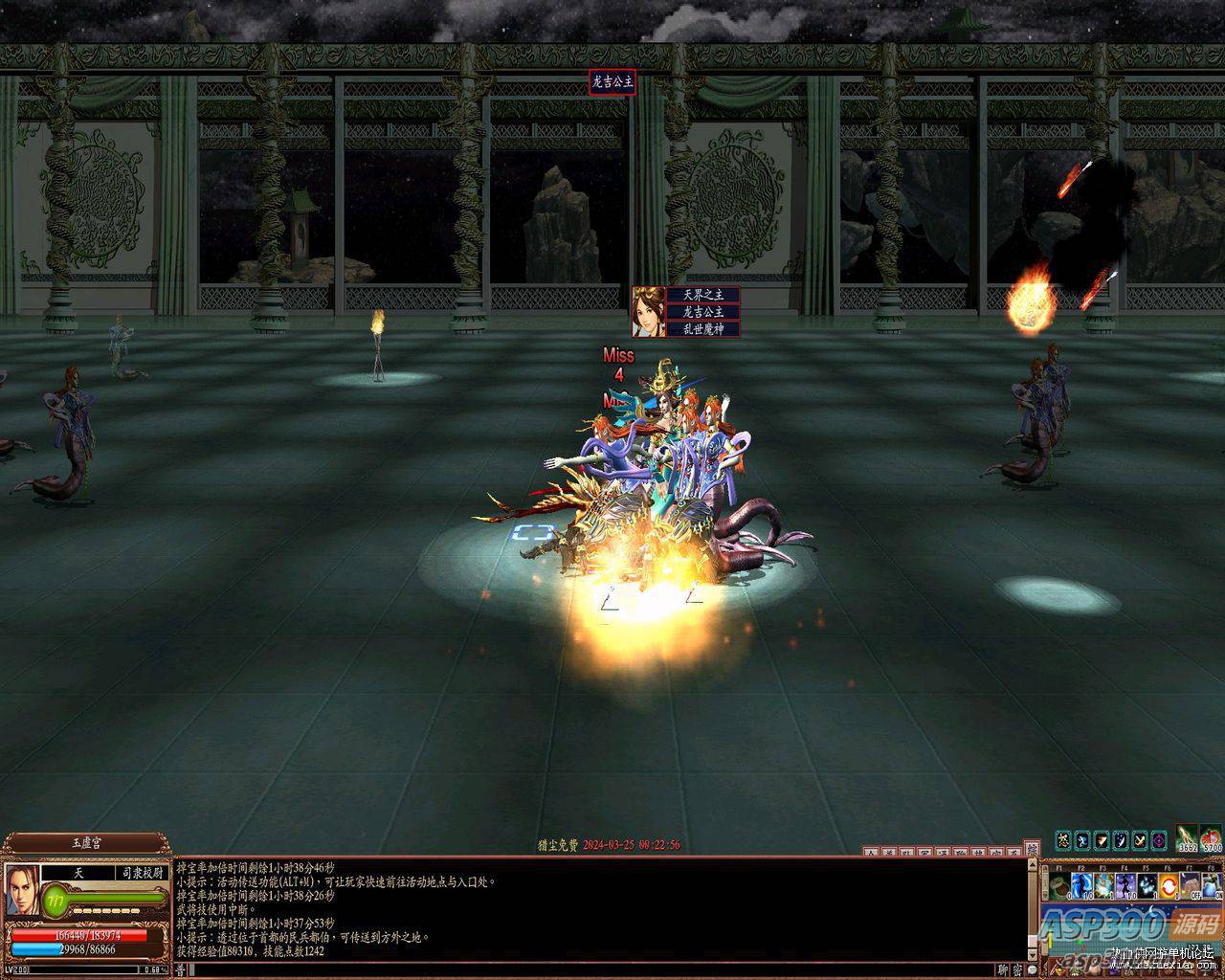Toggle the F8 skill marked ON

tap(1212, 885)
